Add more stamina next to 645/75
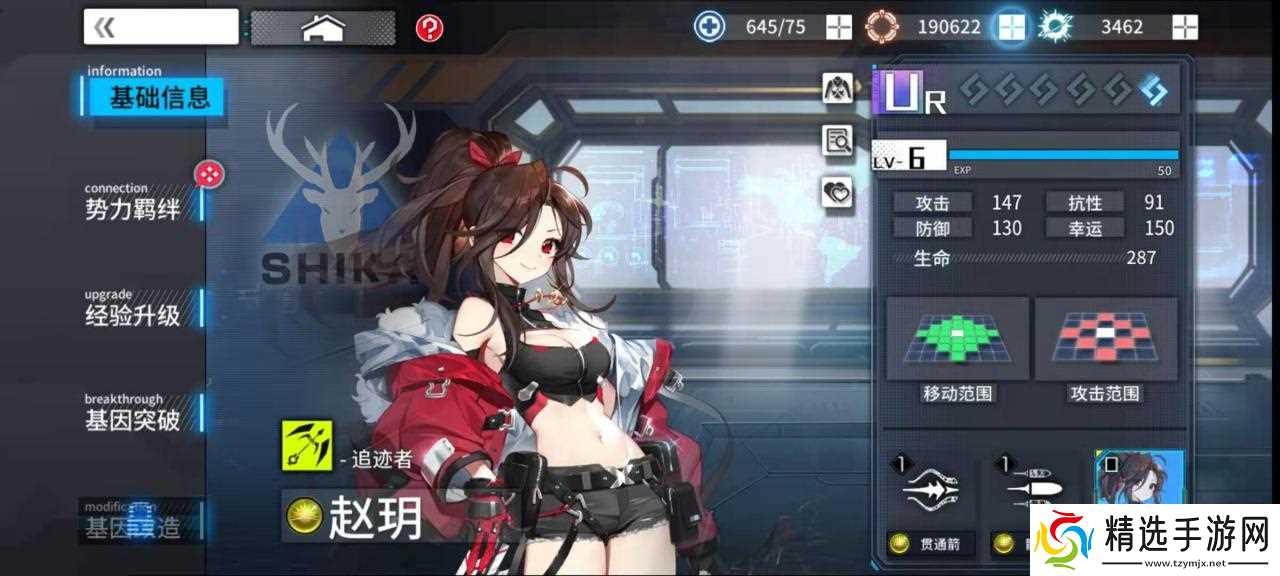The height and width of the screenshot is (576, 1280). click(x=838, y=27)
